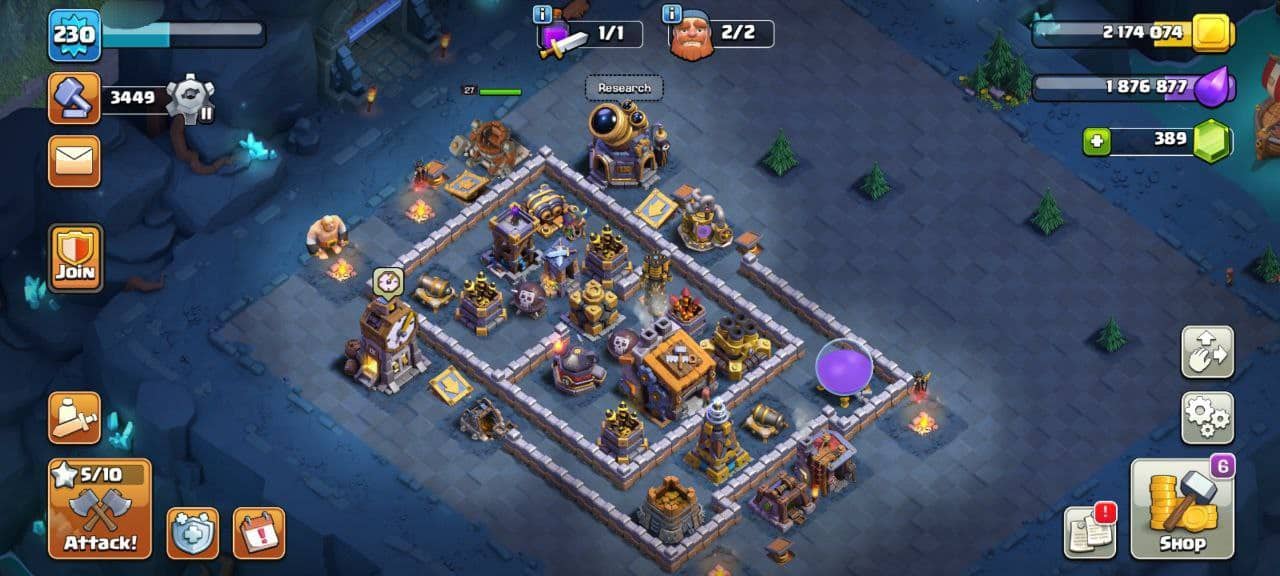Open the builder lying down button
Viewport: 1280px width, 576px height.
point(75,418)
